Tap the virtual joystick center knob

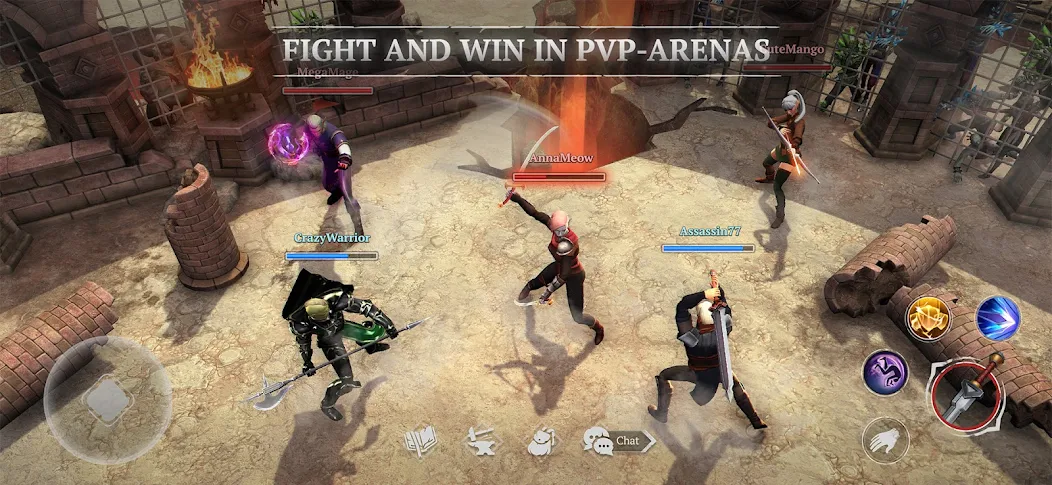pyautogui.click(x=108, y=400)
